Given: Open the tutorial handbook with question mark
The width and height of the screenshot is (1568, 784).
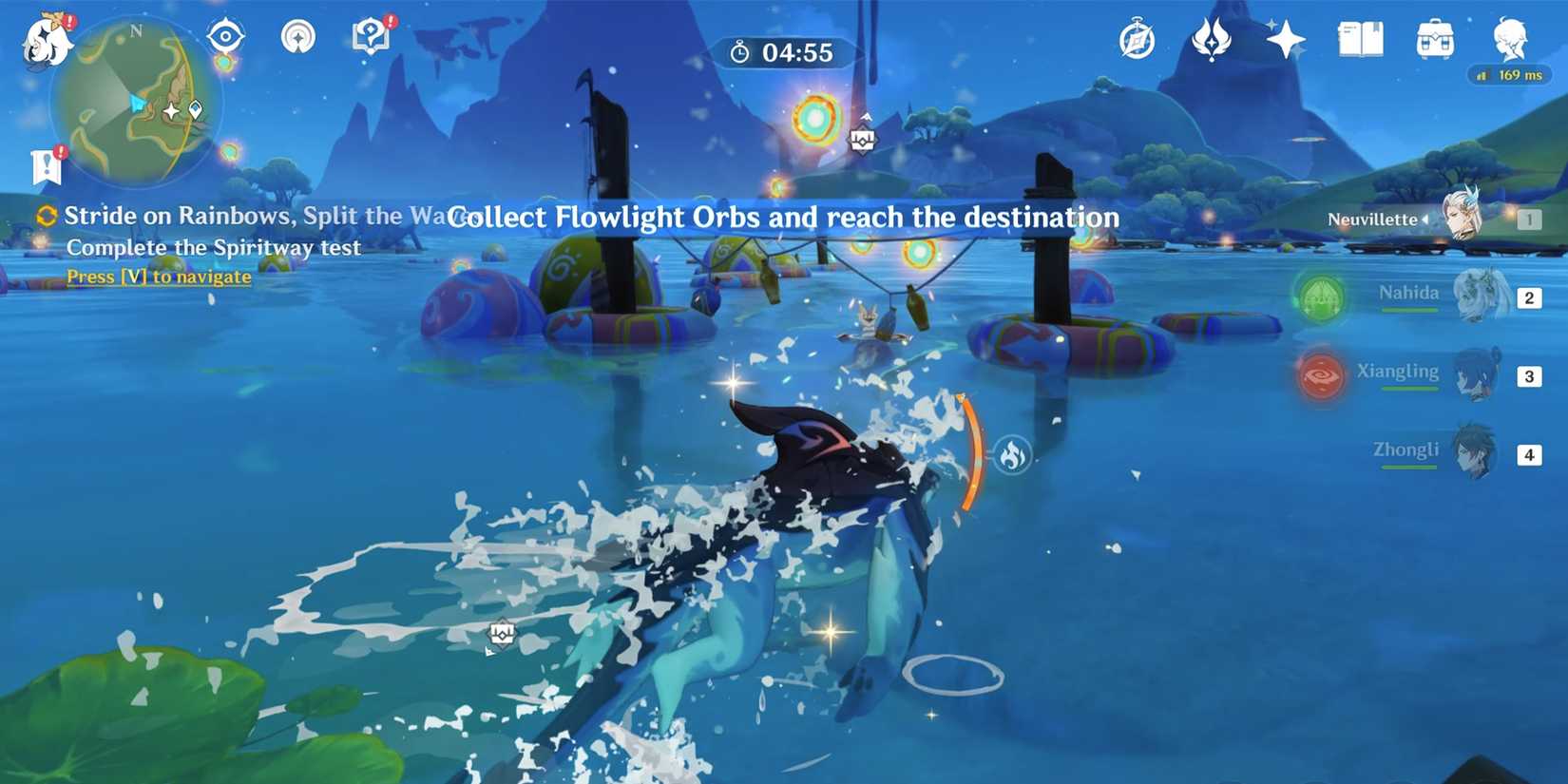Looking at the screenshot, I should [371, 36].
